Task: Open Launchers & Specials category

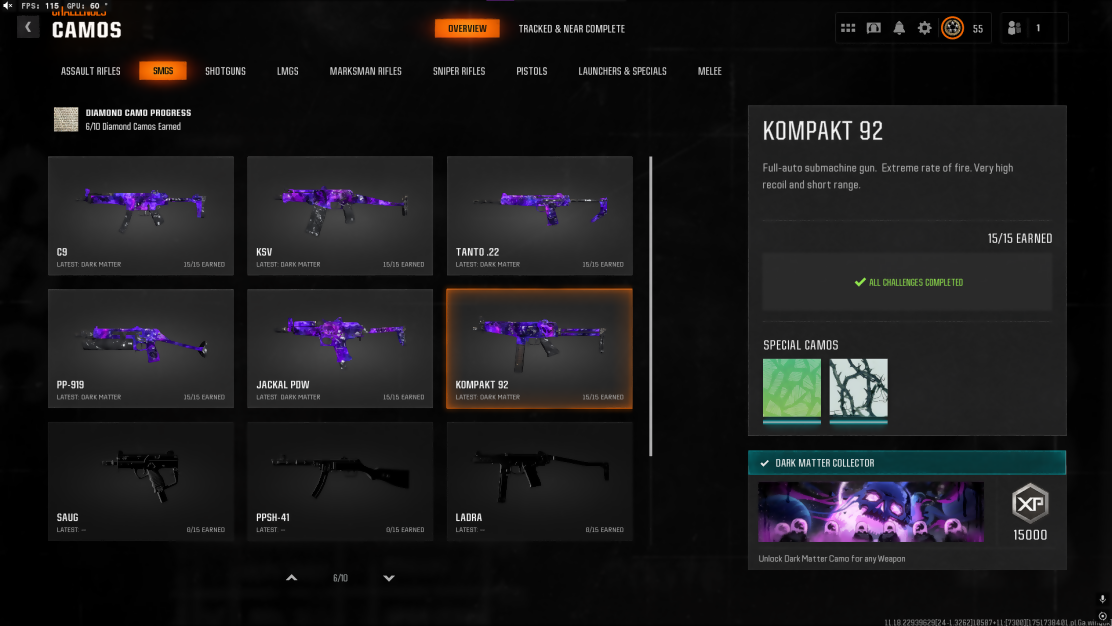Action: tap(622, 71)
